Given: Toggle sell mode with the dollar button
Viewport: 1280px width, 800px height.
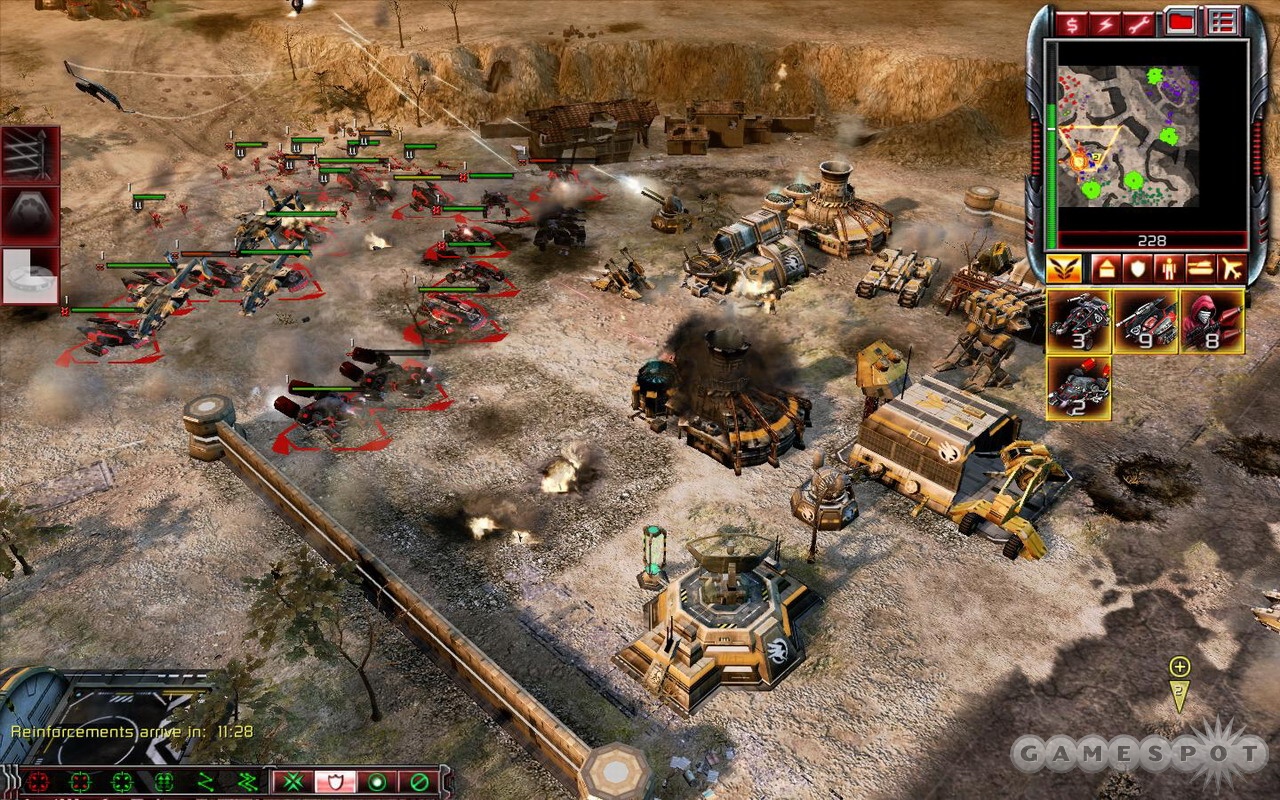Looking at the screenshot, I should (1072, 23).
